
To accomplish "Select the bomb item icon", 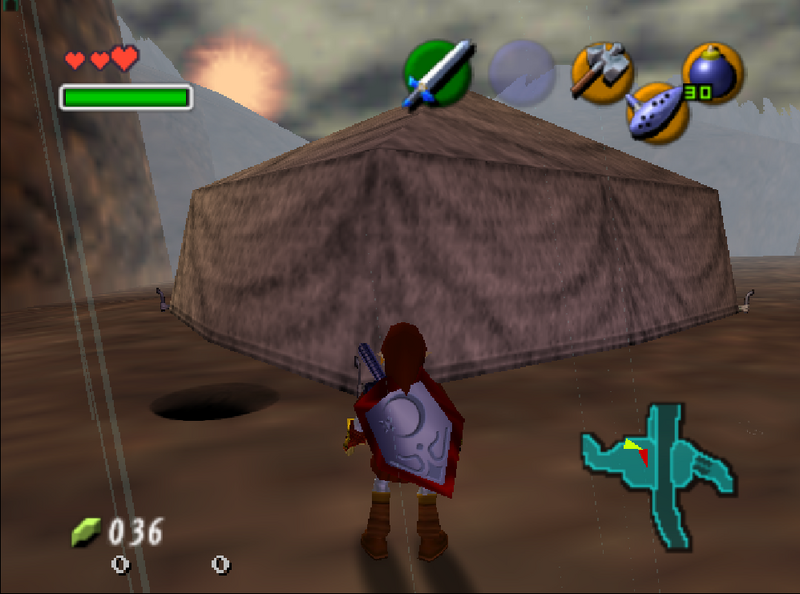I will (711, 73).
